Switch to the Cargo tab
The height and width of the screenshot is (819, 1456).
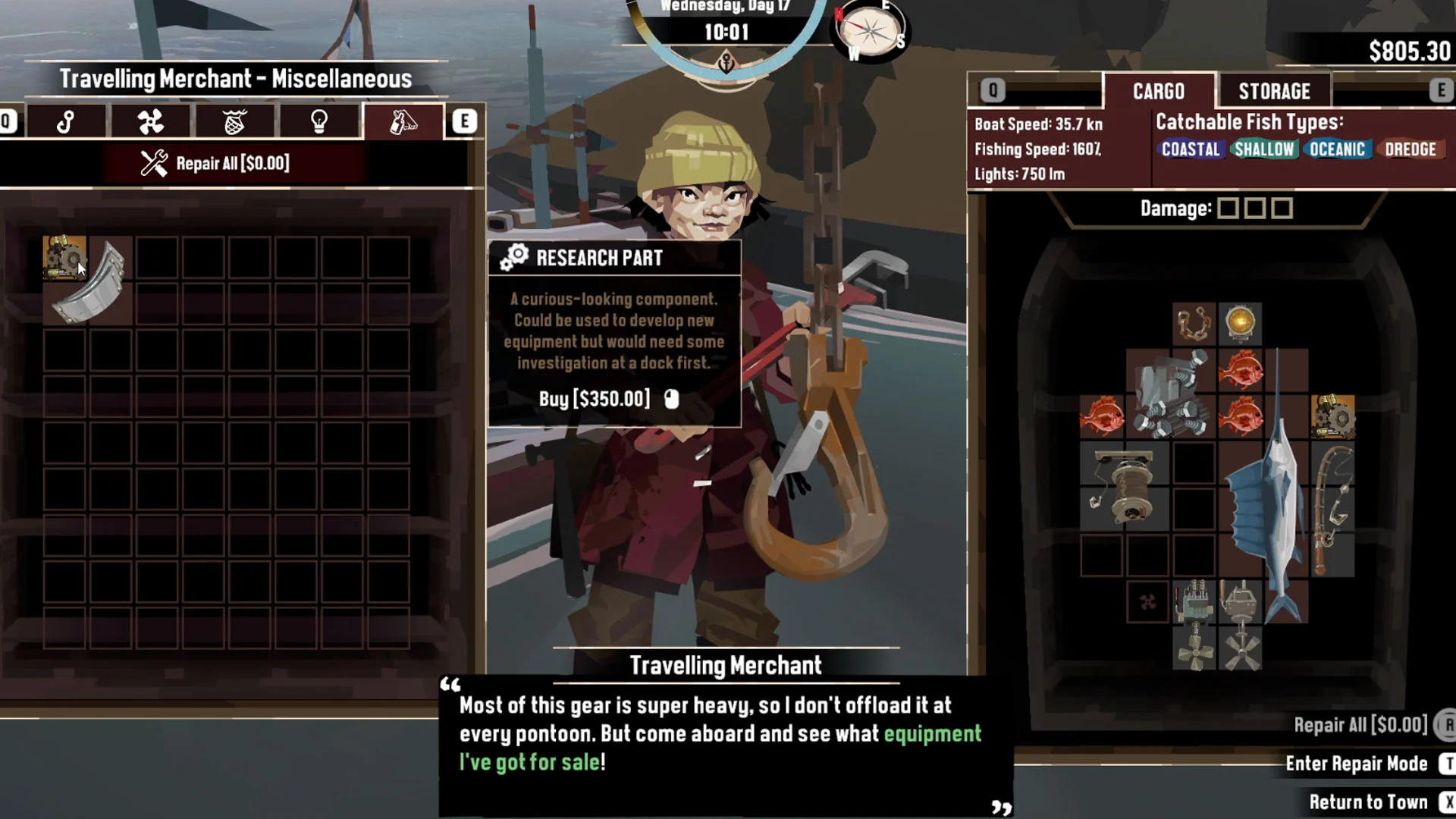click(x=1158, y=92)
